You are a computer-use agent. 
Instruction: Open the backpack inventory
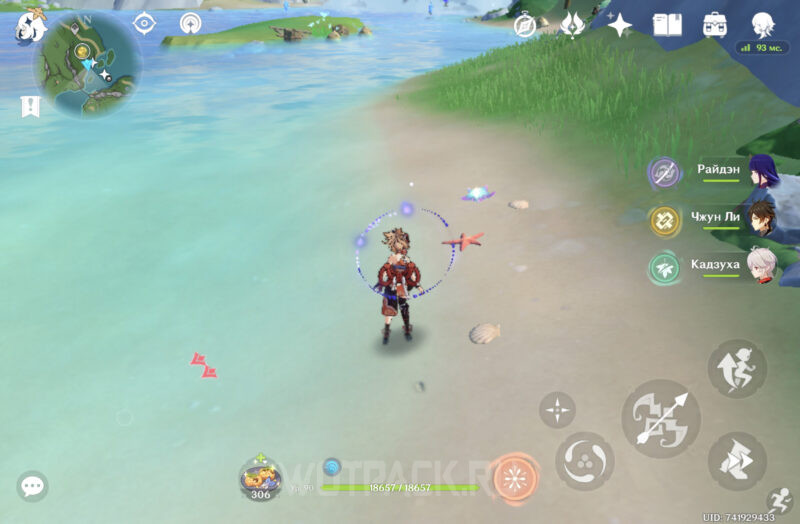click(x=715, y=25)
